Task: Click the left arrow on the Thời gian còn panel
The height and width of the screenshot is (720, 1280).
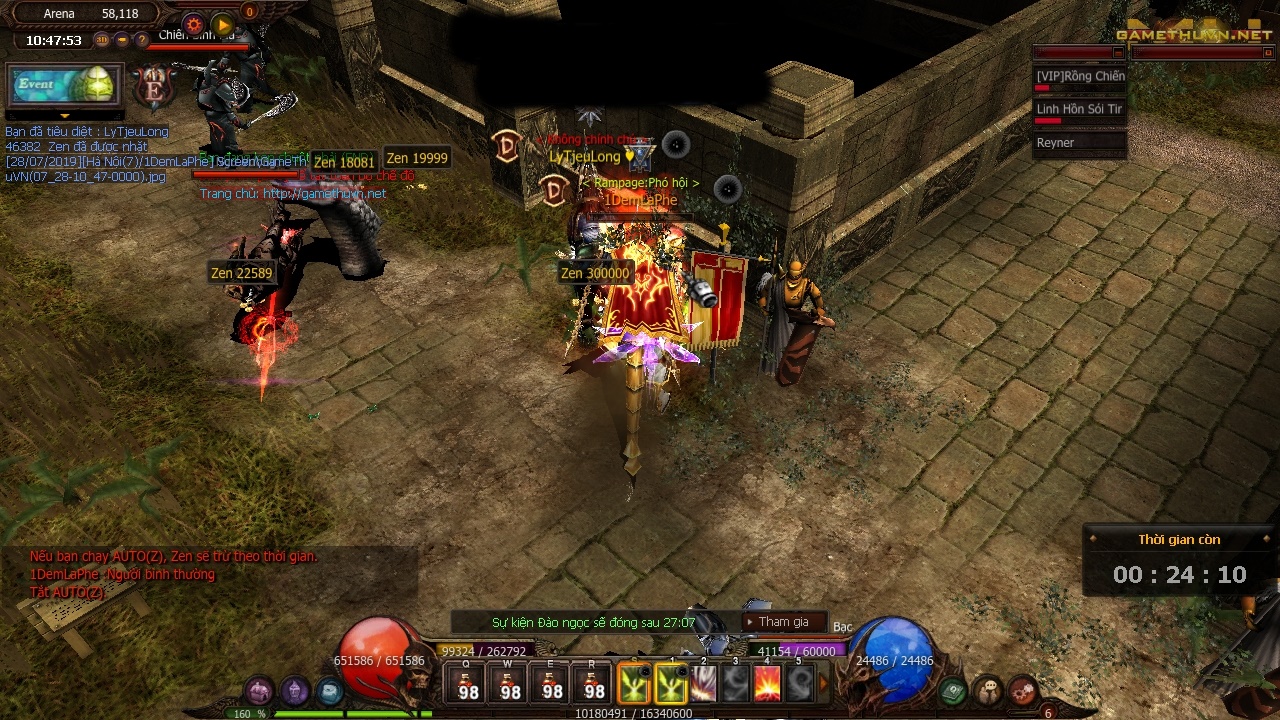Action: pyautogui.click(x=1092, y=539)
